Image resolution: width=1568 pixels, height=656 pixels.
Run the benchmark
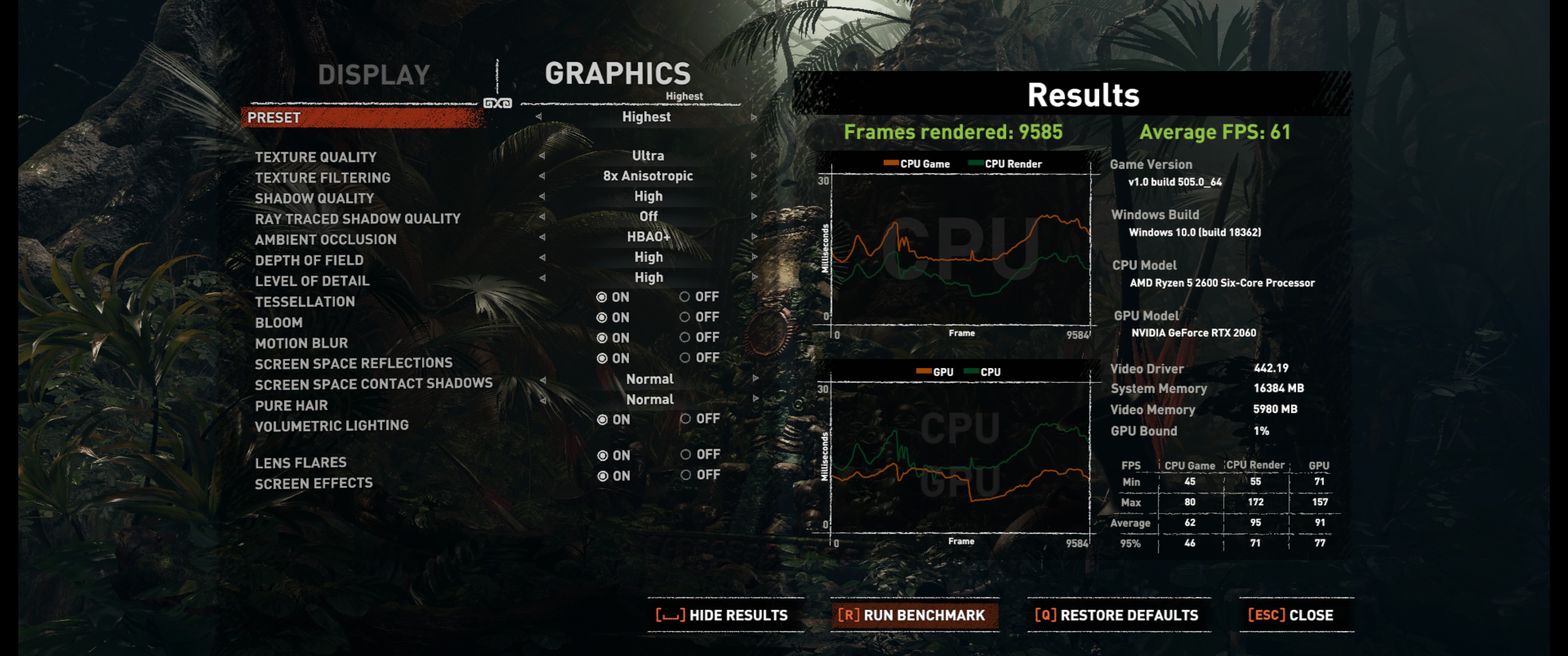pyautogui.click(x=912, y=615)
